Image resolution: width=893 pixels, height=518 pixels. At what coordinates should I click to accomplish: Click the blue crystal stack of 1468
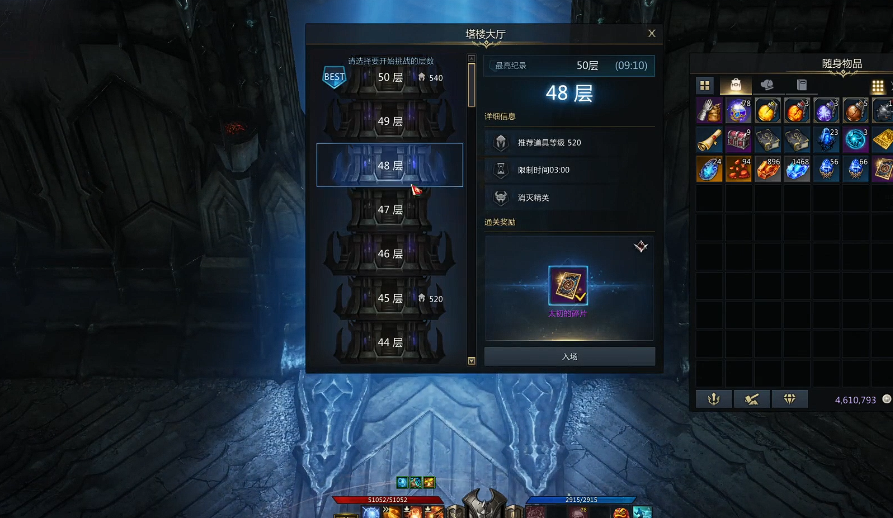(797, 169)
